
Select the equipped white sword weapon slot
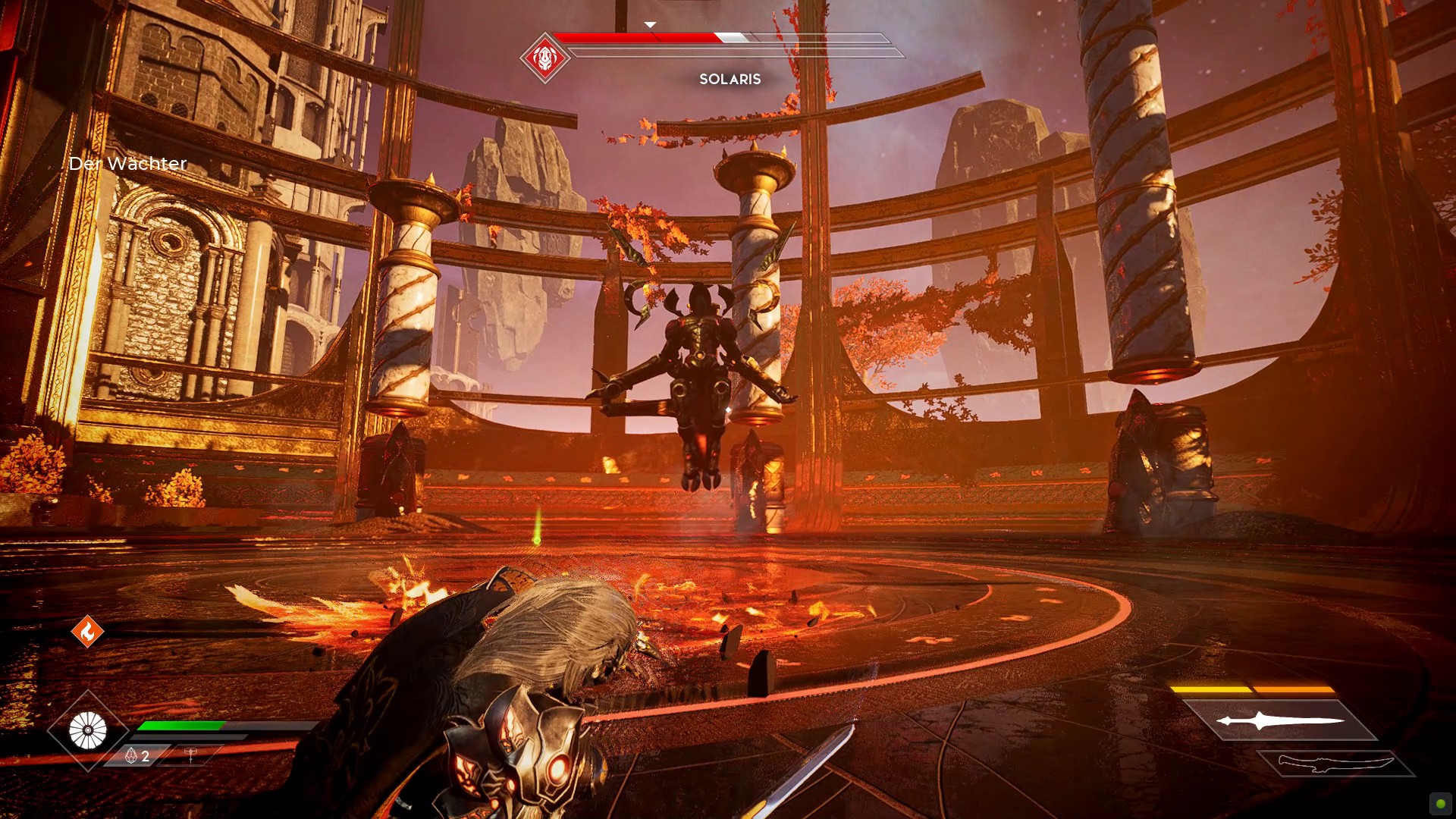(x=1280, y=720)
